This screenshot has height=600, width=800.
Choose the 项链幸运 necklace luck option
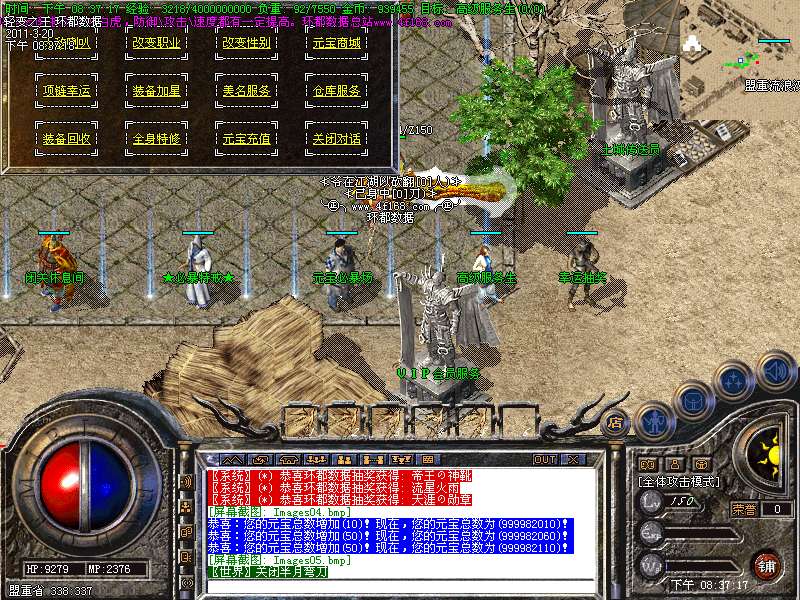tap(66, 90)
